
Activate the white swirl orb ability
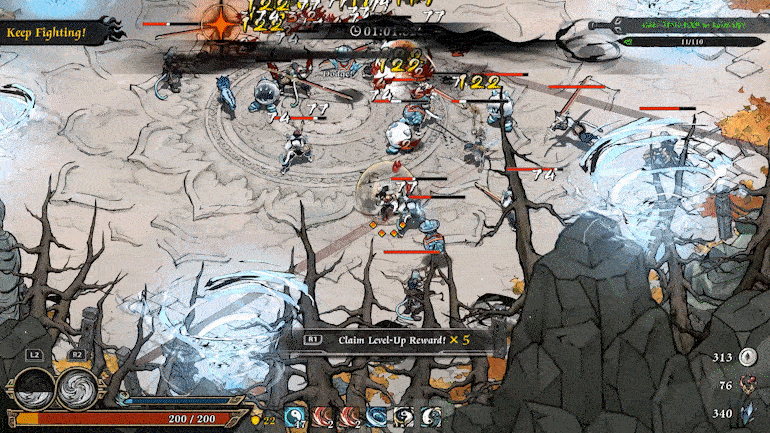(77, 388)
